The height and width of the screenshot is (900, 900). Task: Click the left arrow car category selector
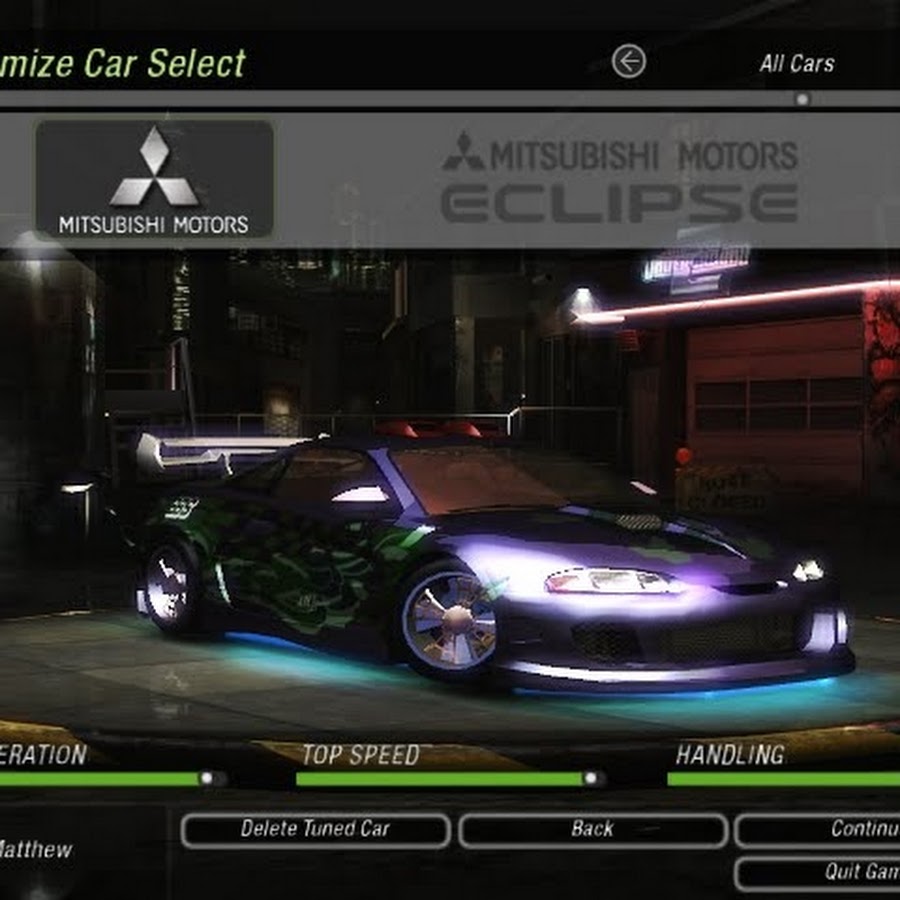tap(628, 63)
